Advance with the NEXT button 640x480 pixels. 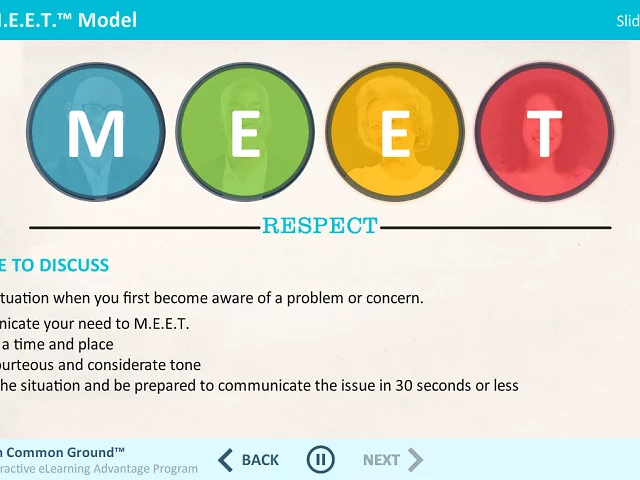pos(392,460)
